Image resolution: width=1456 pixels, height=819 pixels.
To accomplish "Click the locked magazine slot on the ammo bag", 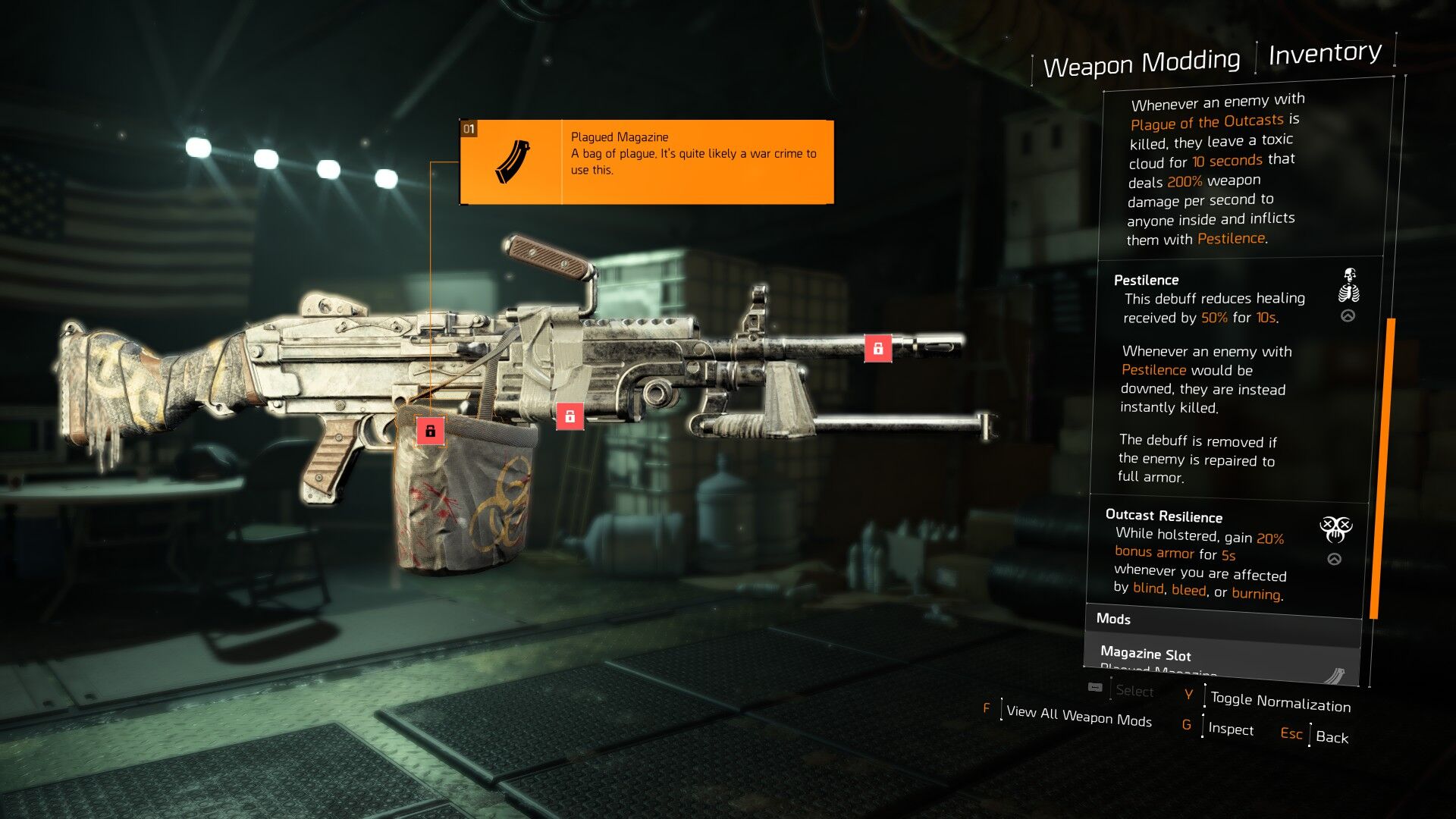I will click(430, 431).
